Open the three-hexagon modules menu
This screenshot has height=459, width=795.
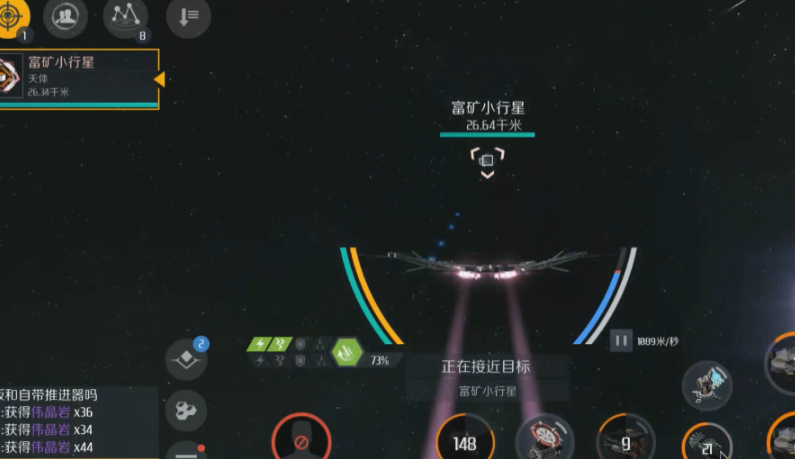pos(186,408)
